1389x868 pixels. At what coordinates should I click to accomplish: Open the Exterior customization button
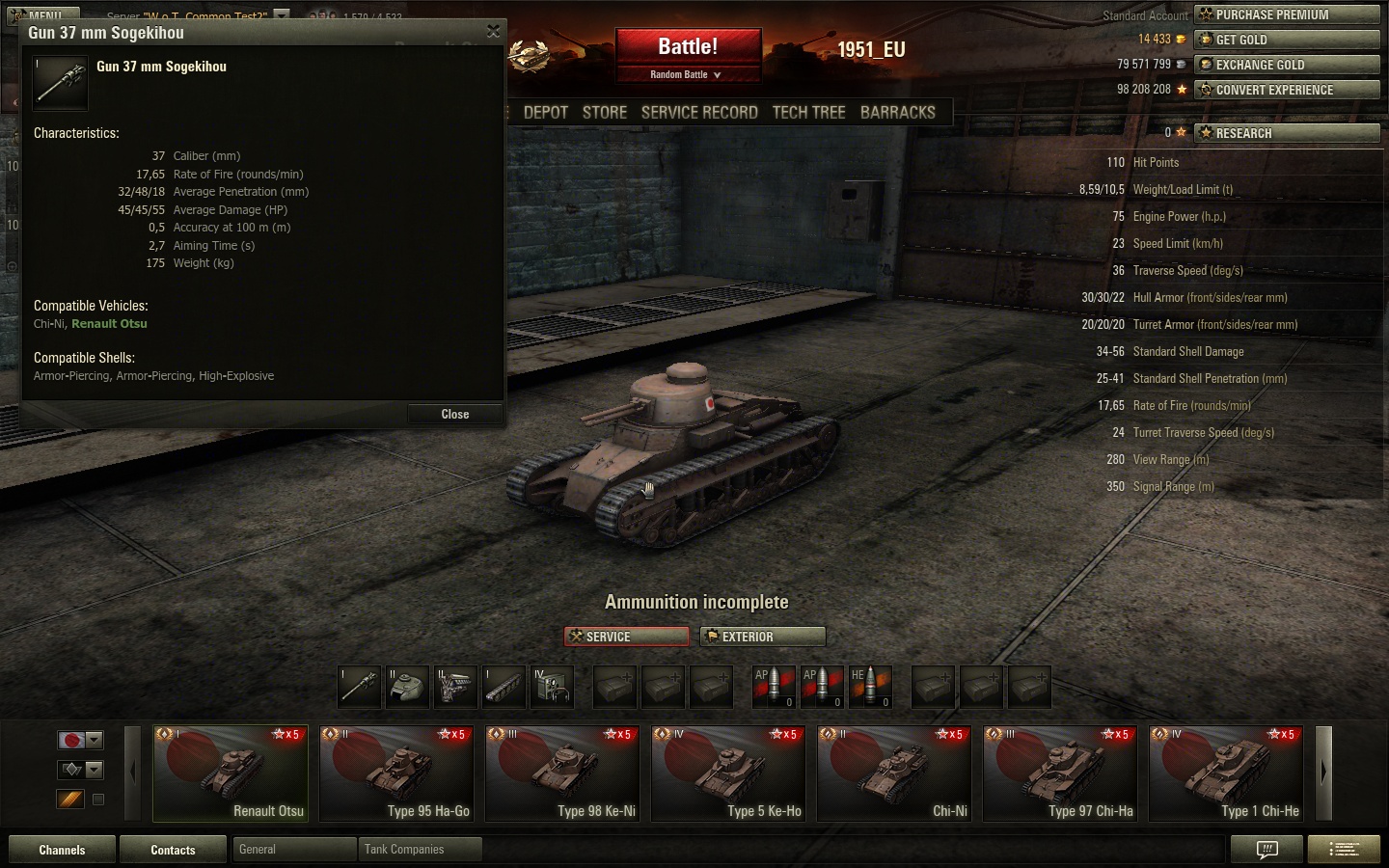pos(763,637)
